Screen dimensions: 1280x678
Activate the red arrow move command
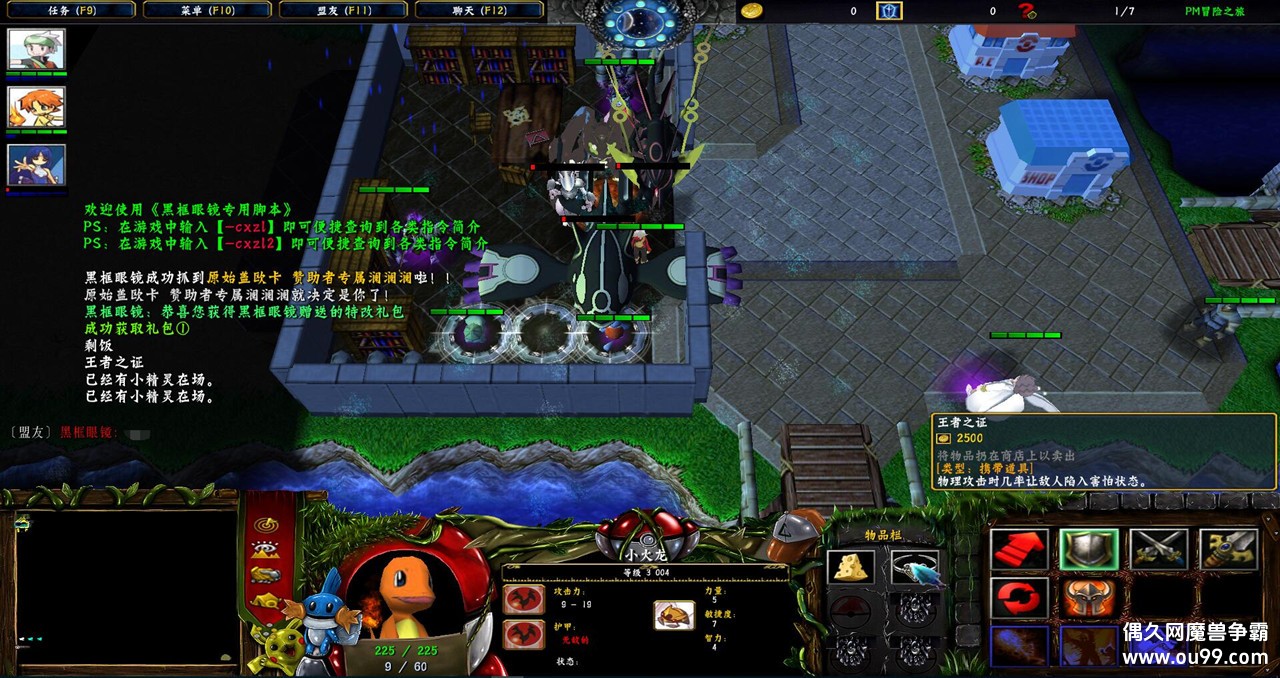click(x=1018, y=550)
